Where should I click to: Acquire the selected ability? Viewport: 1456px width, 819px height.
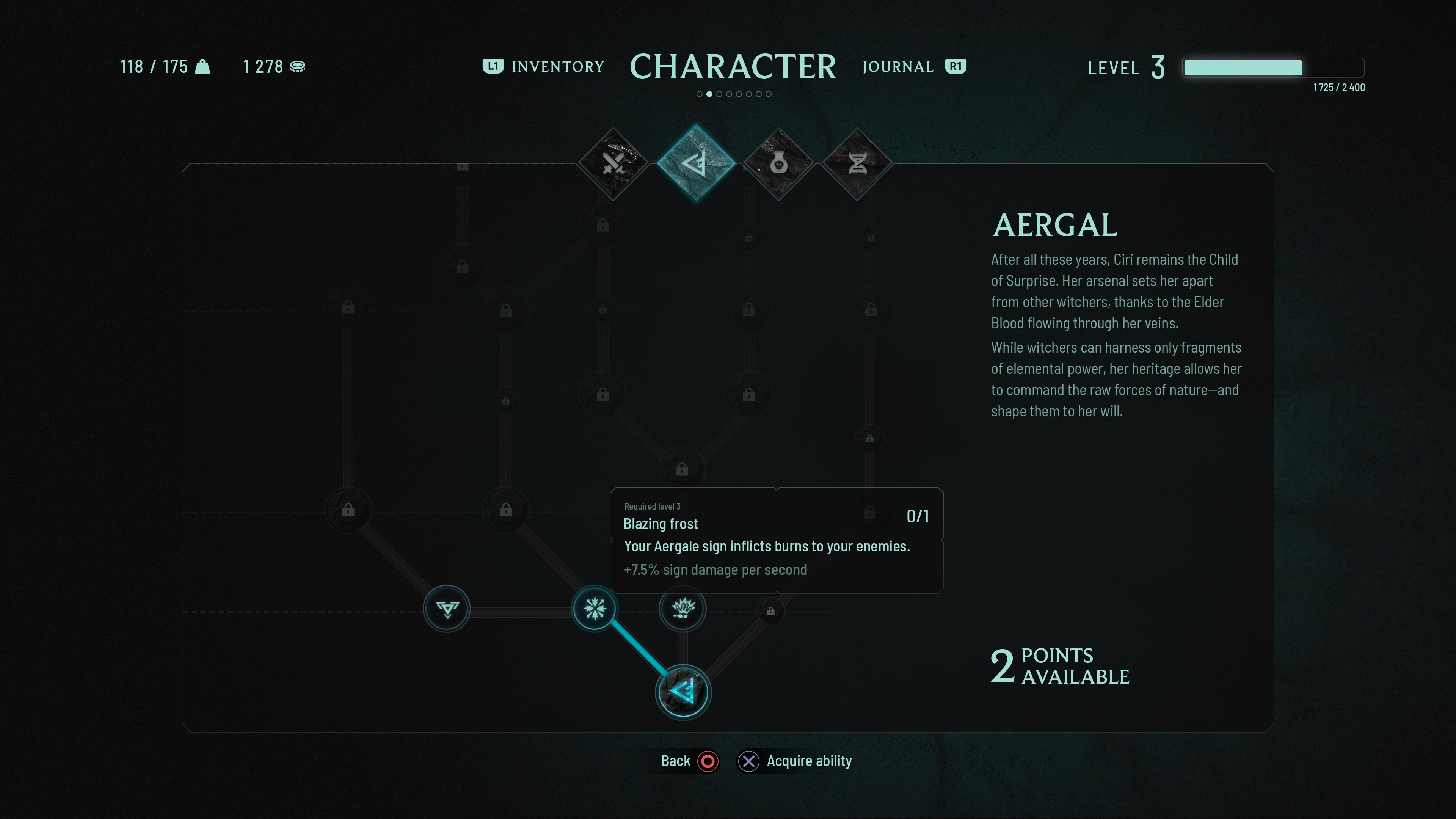coord(795,761)
